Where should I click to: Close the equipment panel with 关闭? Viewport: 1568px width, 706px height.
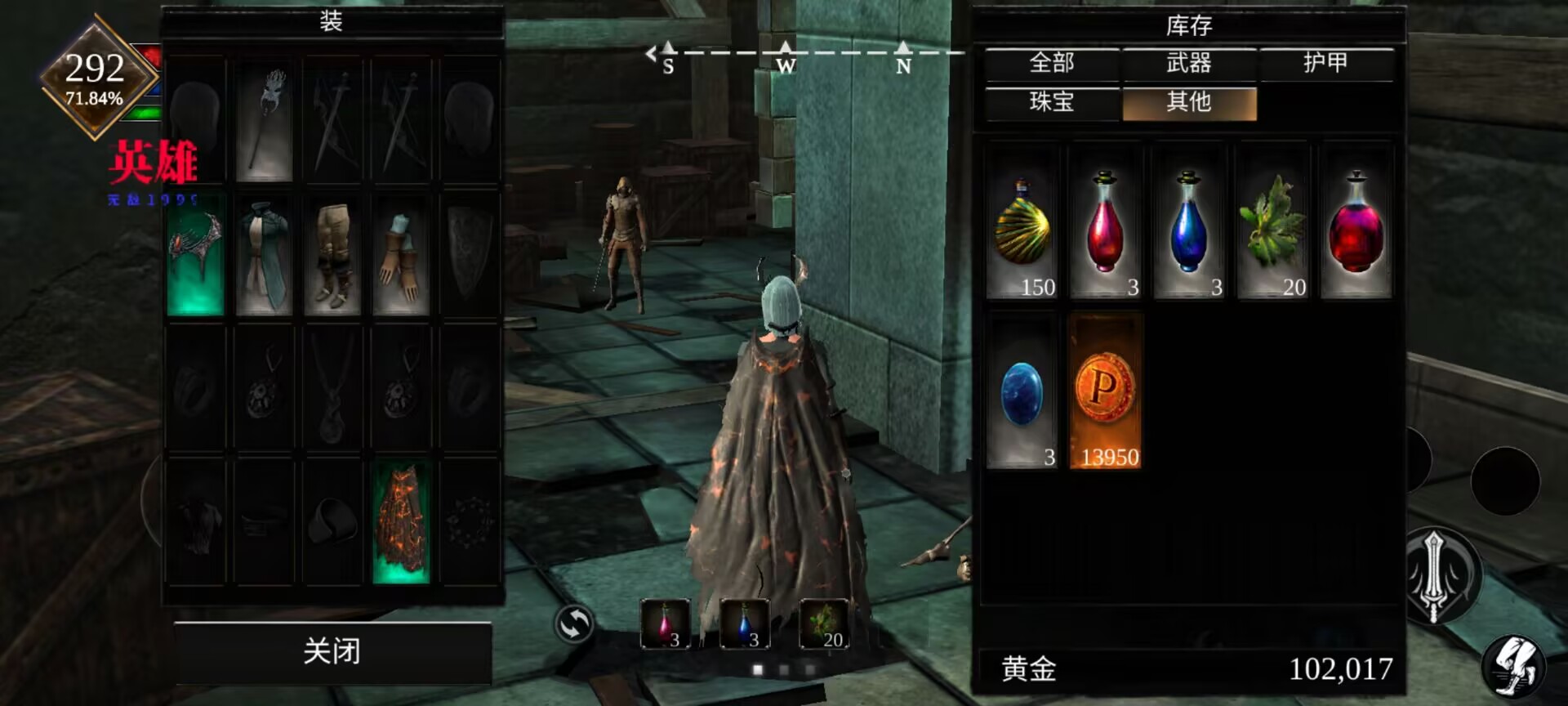[x=332, y=651]
